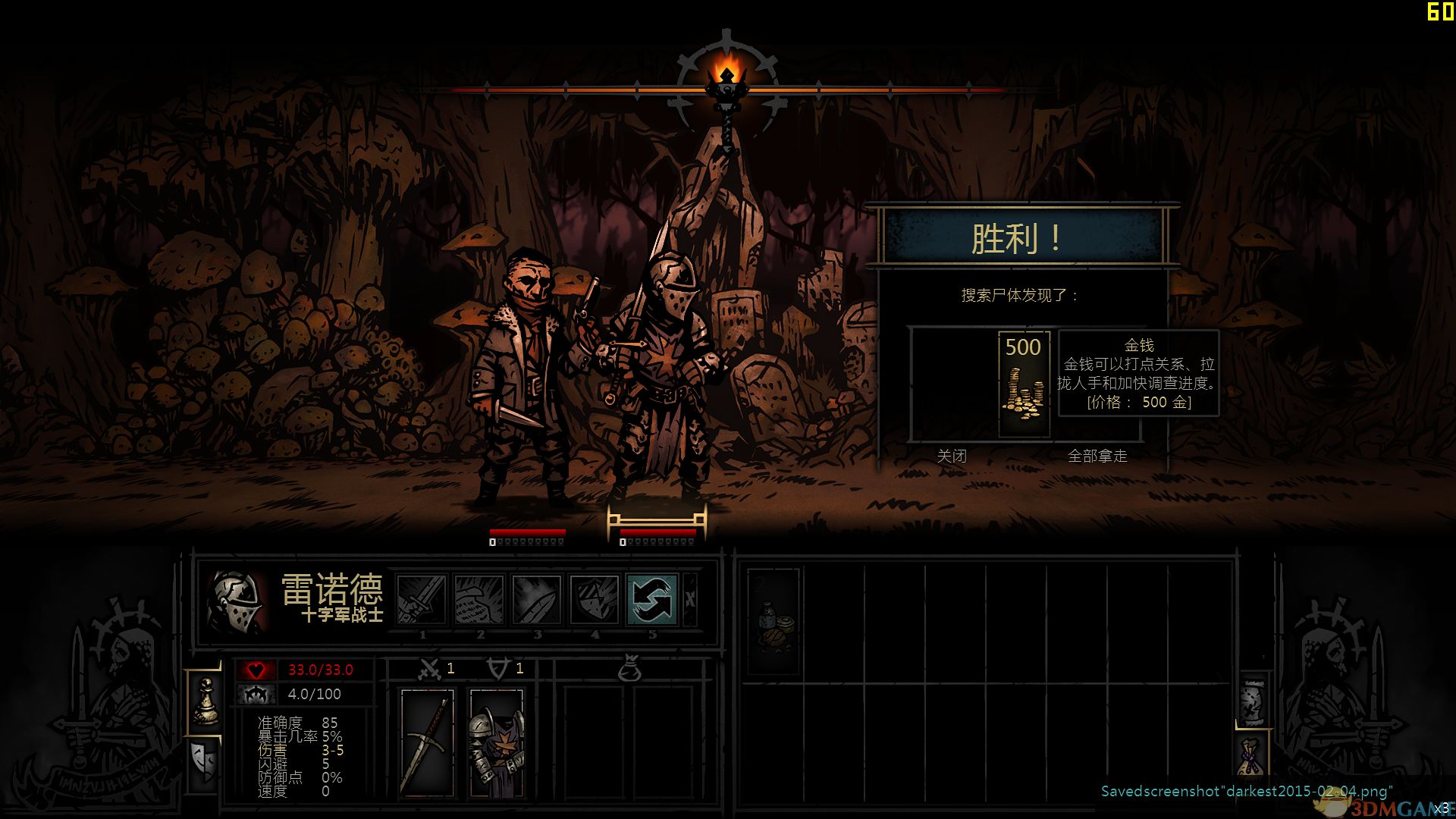This screenshot has width=1456, height=819.
Task: Select the equipped longsword weapon slot
Action: click(427, 743)
